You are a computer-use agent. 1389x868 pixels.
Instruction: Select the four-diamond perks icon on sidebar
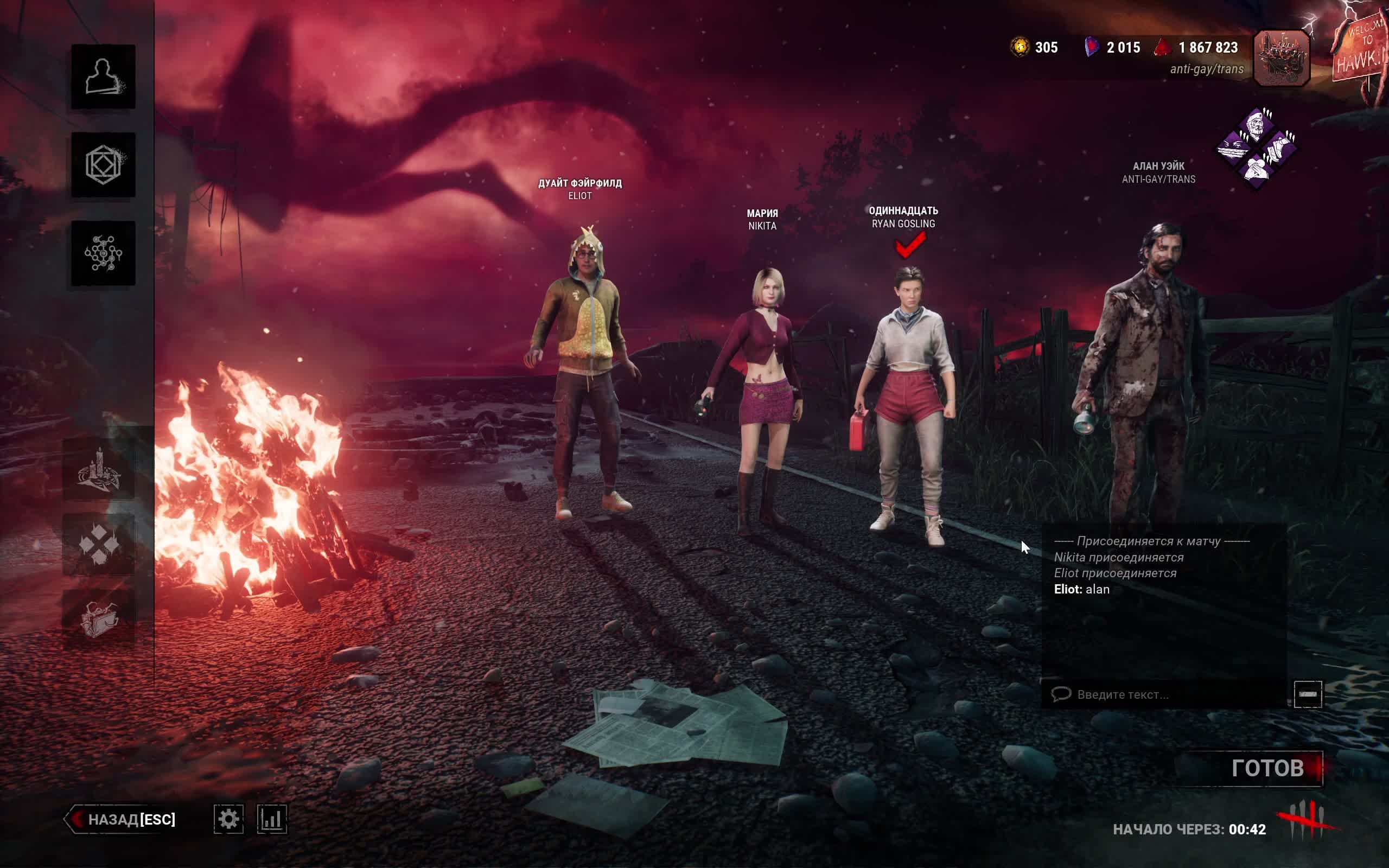pyautogui.click(x=99, y=544)
